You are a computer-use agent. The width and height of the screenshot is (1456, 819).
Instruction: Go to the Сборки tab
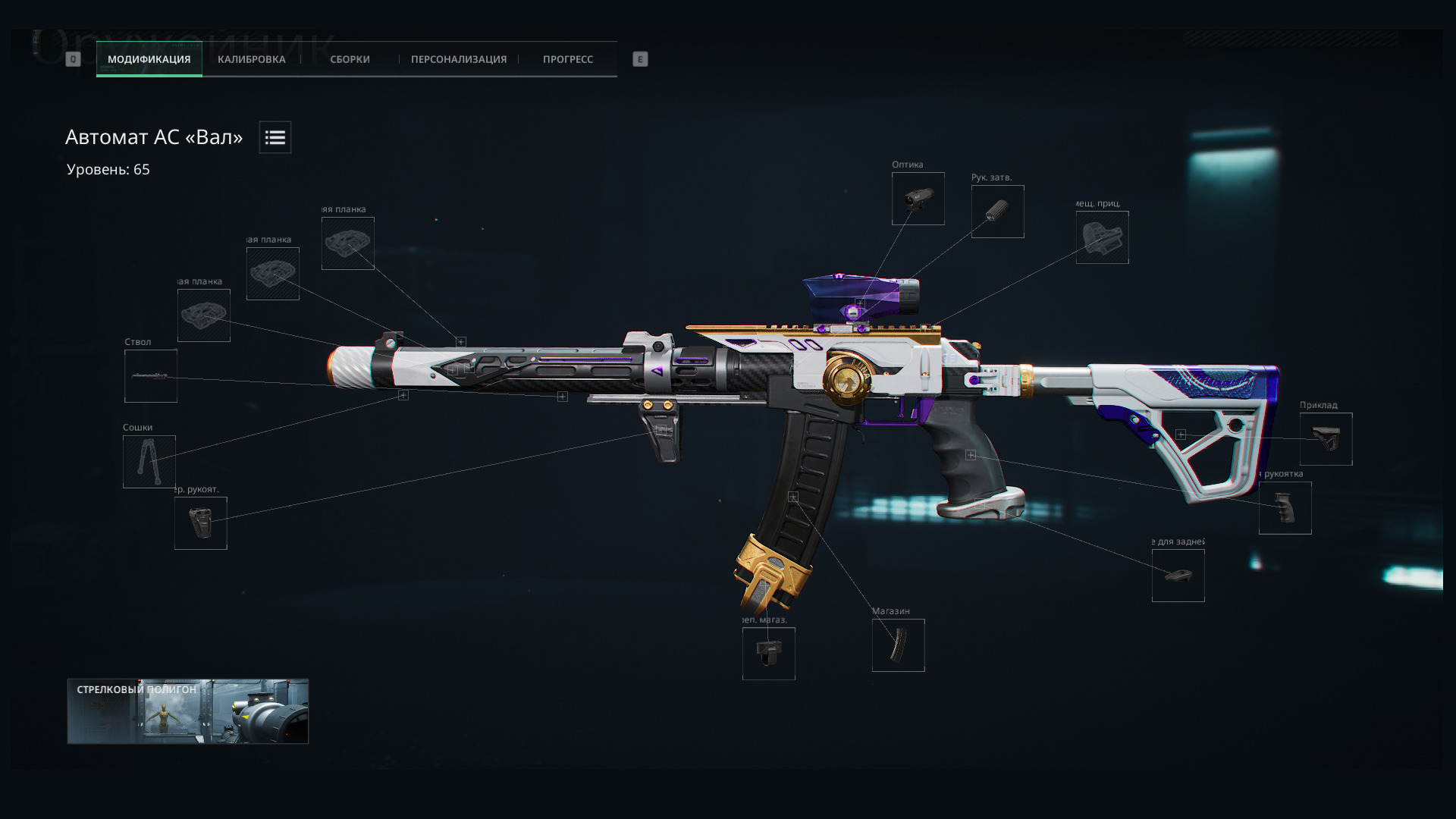tap(350, 59)
